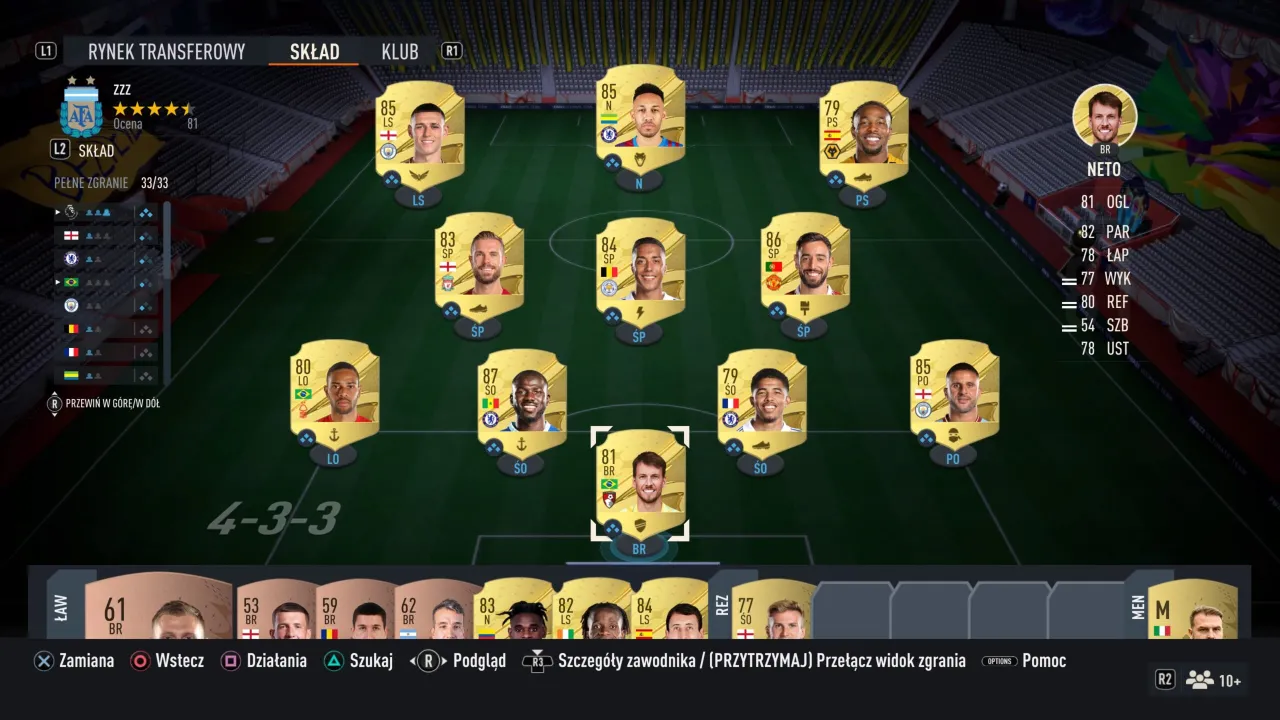Expand the Brazil chemistry row
This screenshot has width=1280, height=720.
(57, 282)
